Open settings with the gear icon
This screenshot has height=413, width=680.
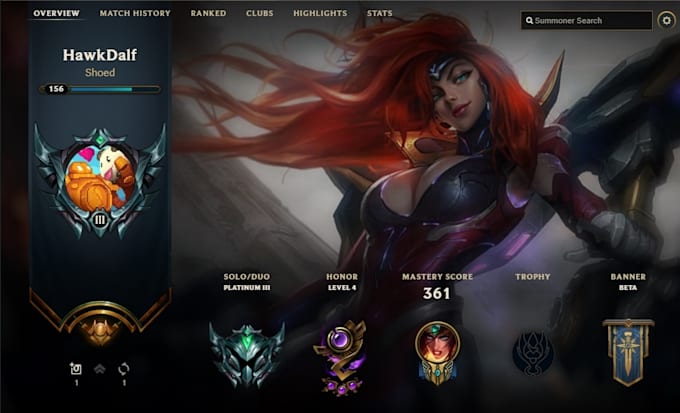click(x=667, y=20)
